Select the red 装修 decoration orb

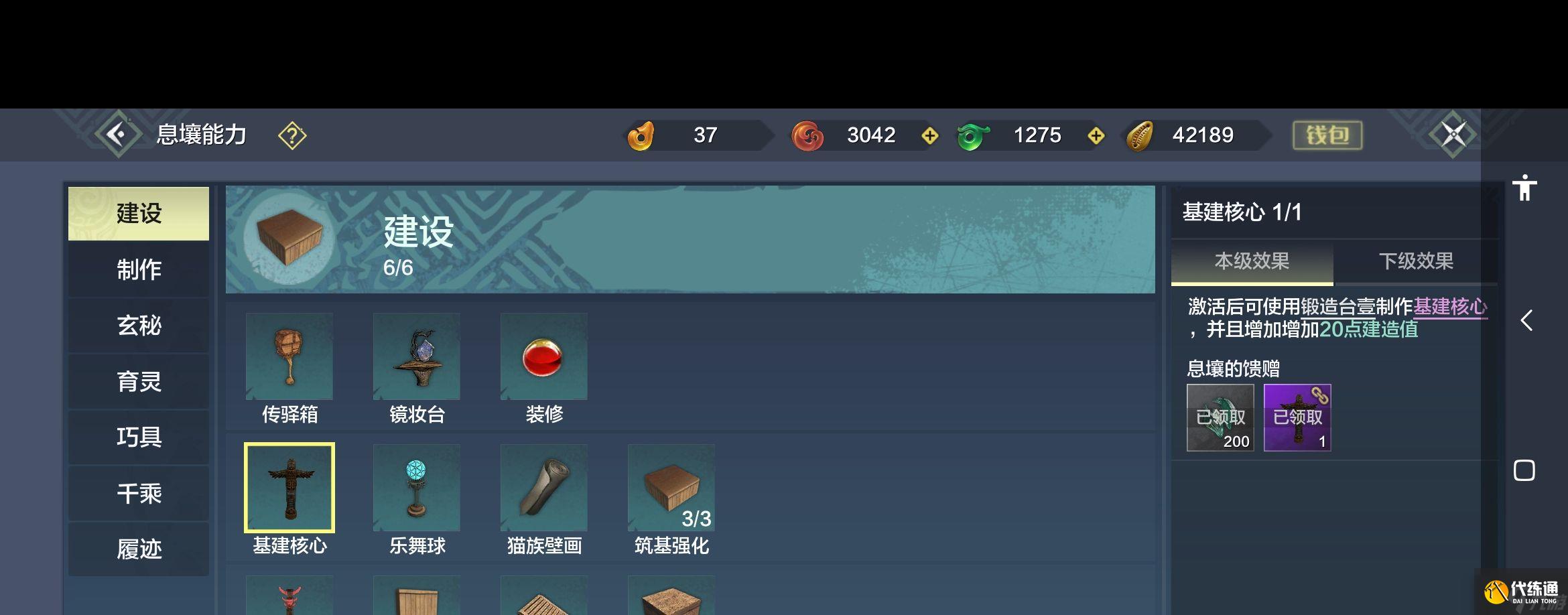tap(543, 357)
